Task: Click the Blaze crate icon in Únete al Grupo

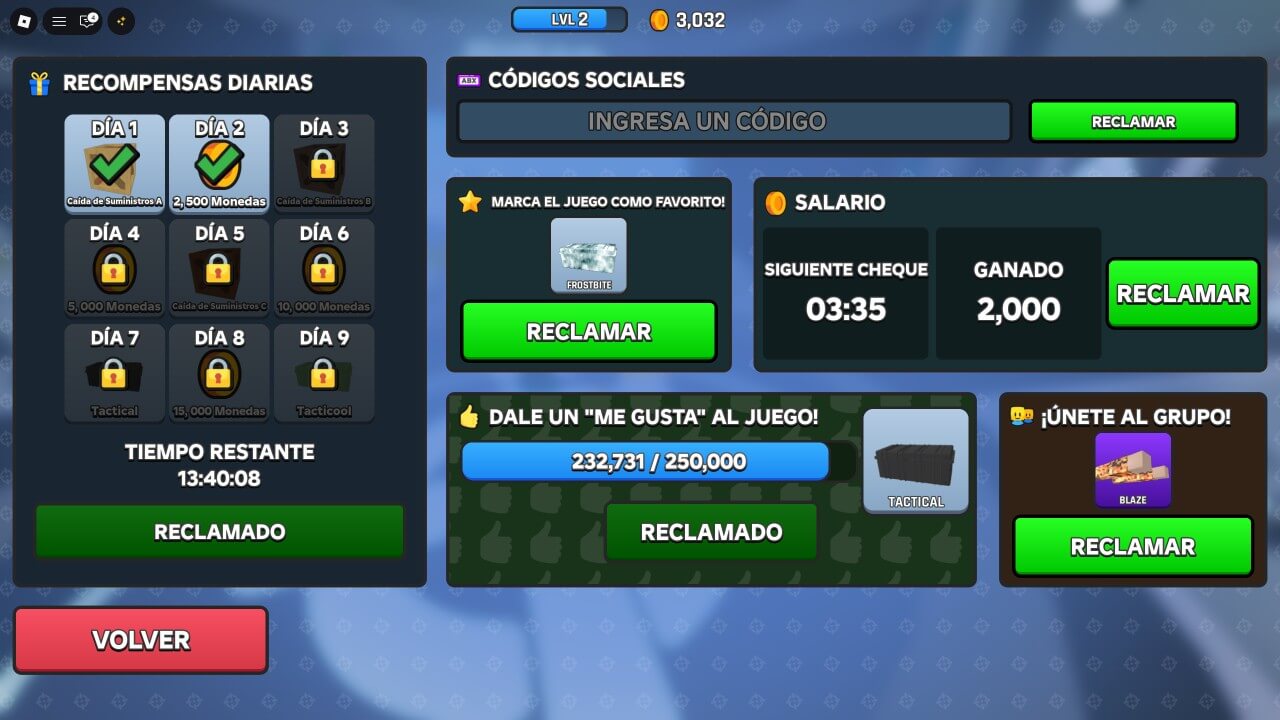Action: coord(1132,470)
